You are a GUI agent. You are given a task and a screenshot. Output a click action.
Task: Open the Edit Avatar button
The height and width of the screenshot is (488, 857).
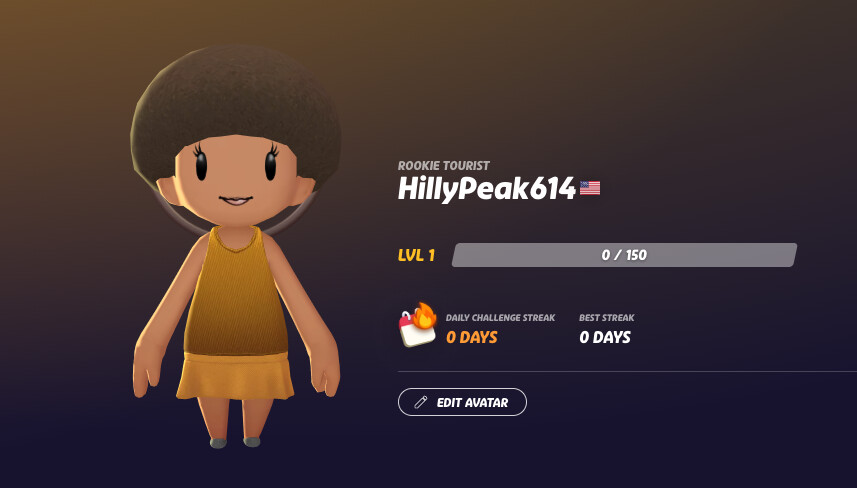[462, 402]
